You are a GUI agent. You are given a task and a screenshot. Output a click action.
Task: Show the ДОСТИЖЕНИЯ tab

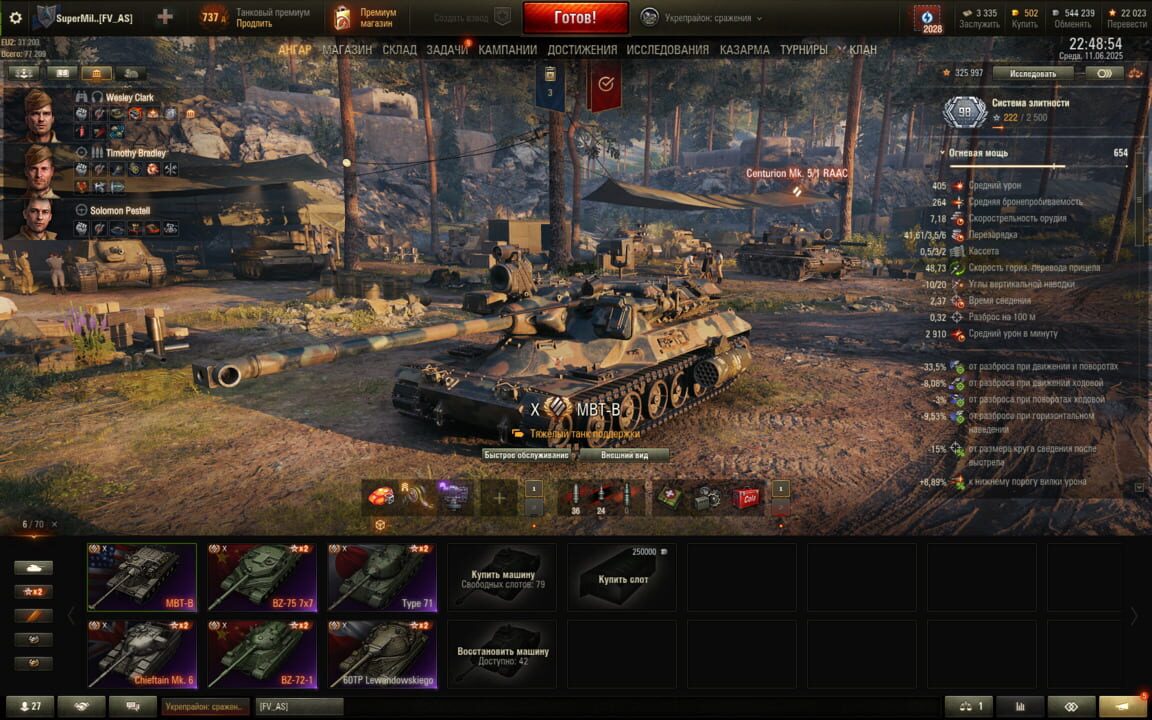pos(582,50)
